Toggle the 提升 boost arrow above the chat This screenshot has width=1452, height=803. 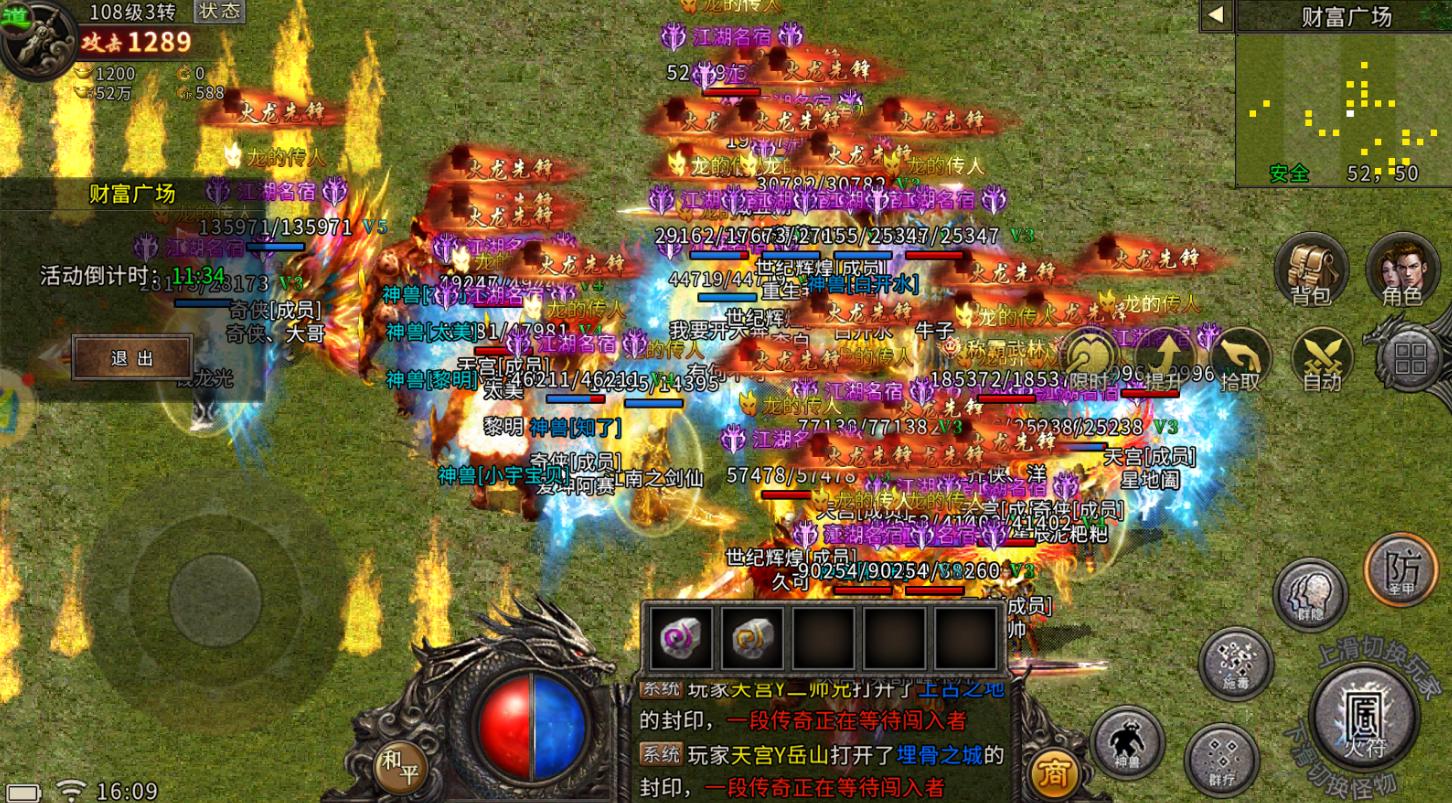click(1167, 356)
